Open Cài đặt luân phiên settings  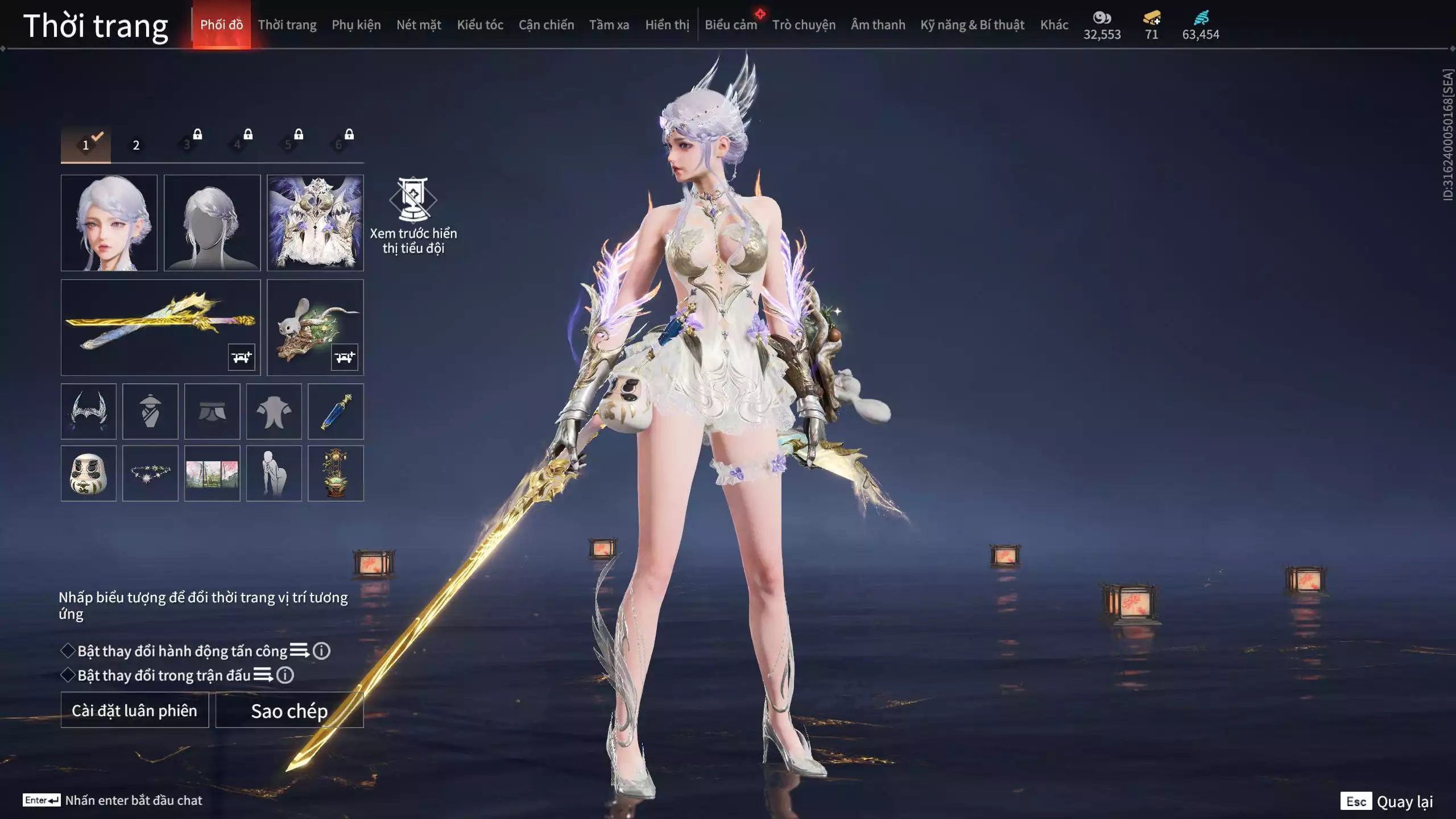[135, 710]
